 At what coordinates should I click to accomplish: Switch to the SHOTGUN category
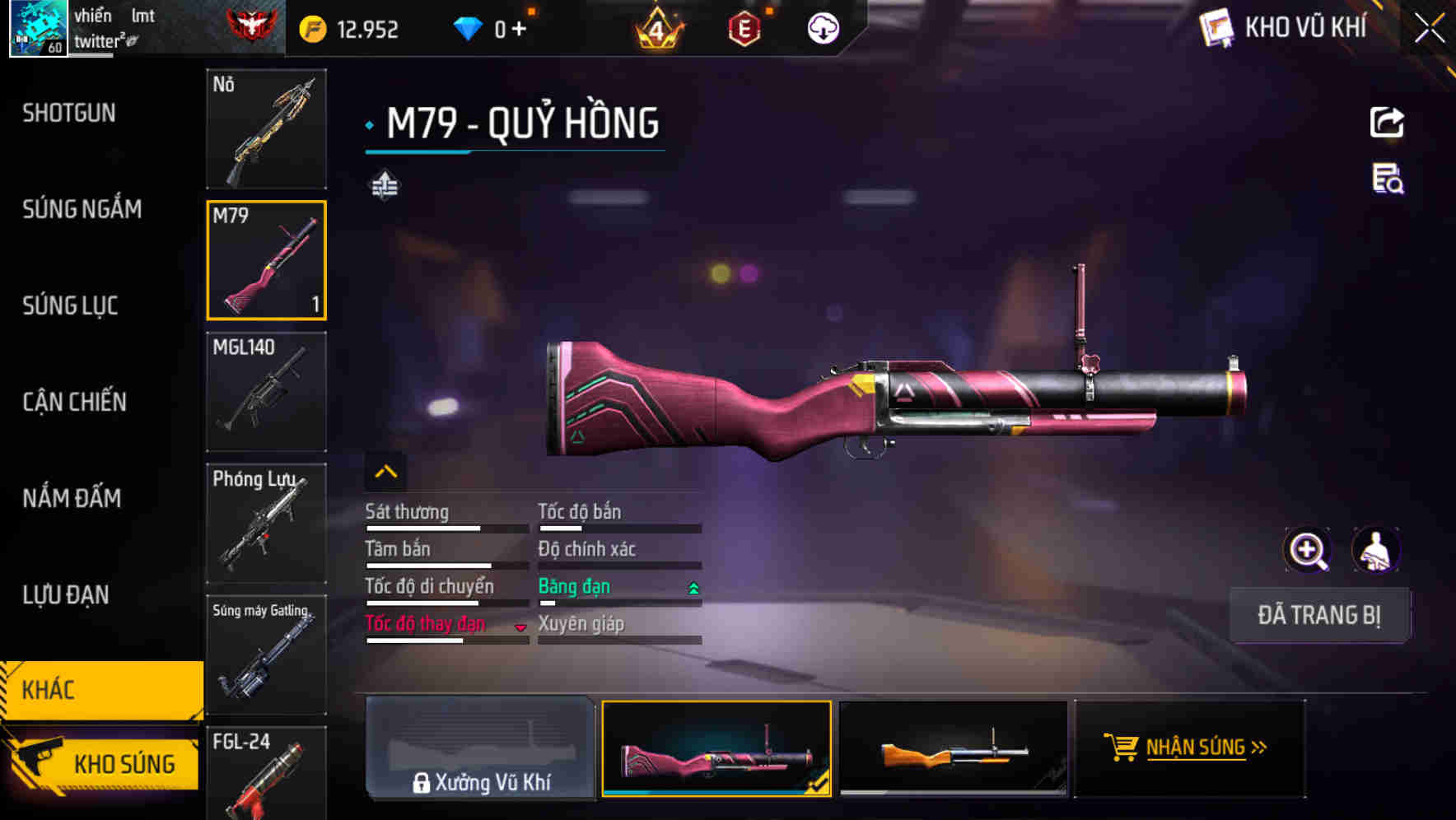pyautogui.click(x=69, y=113)
